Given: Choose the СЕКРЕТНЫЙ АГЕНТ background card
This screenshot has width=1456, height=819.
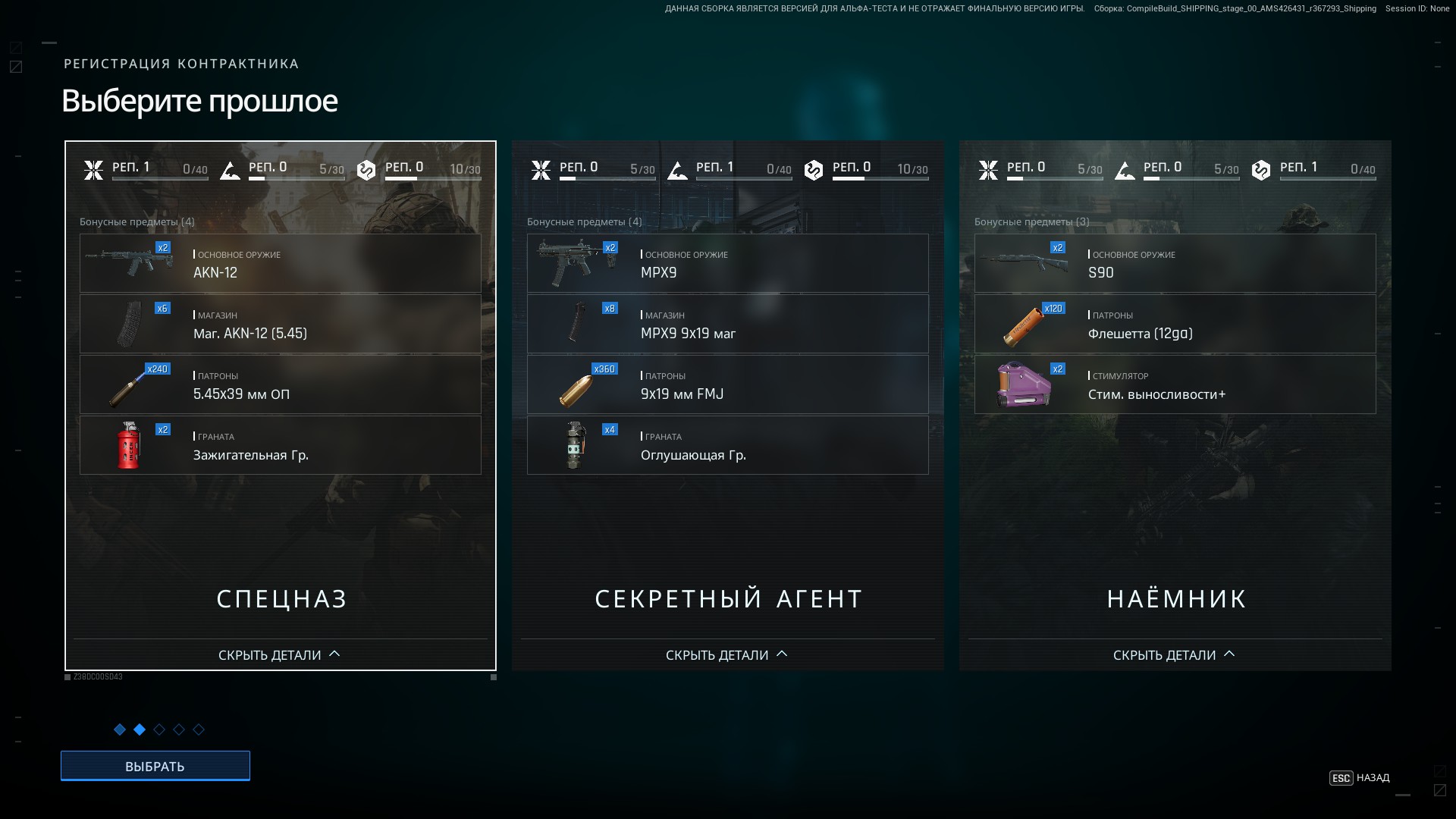Looking at the screenshot, I should (x=728, y=598).
